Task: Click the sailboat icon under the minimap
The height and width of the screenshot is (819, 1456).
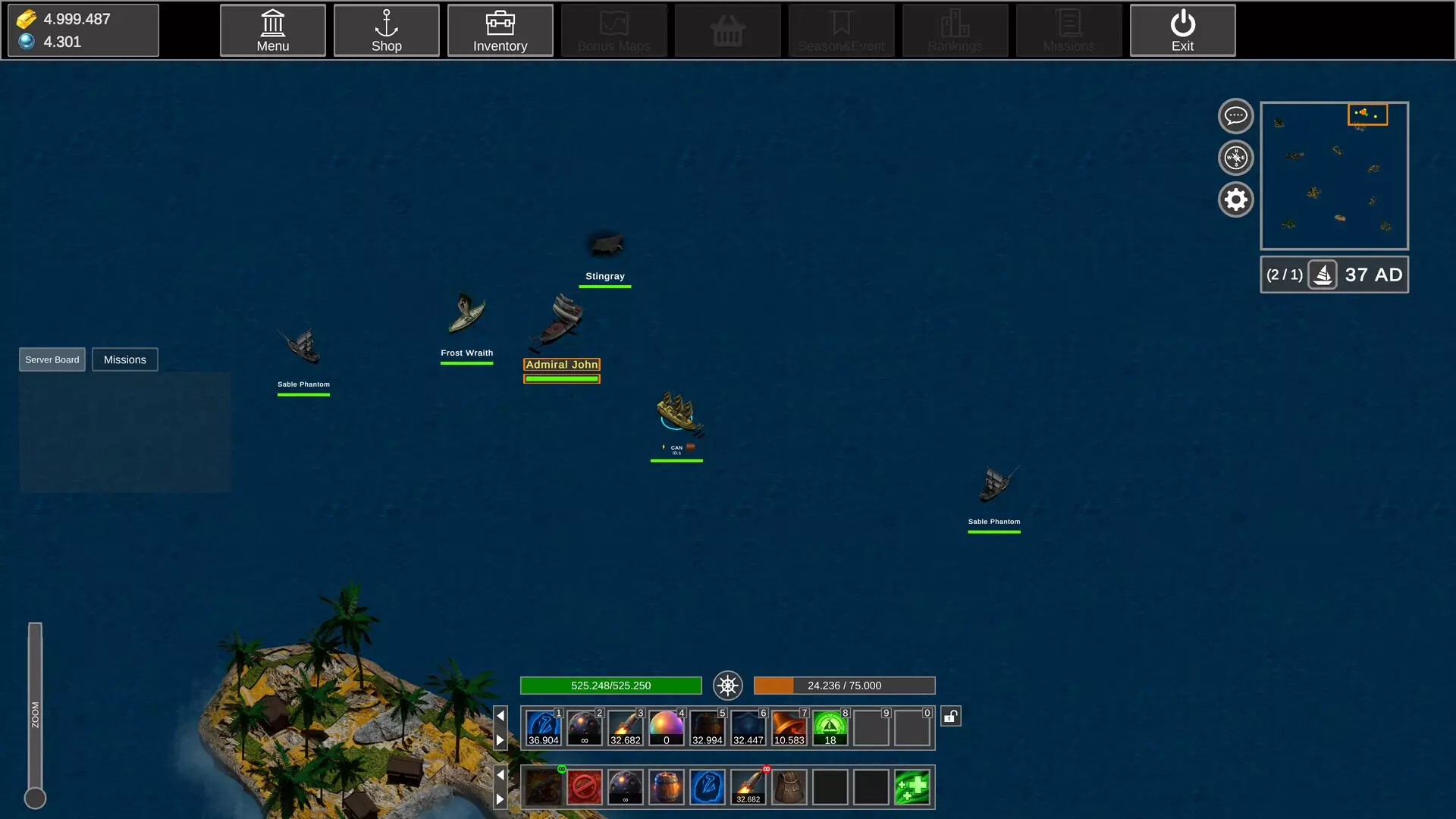Action: (x=1323, y=275)
